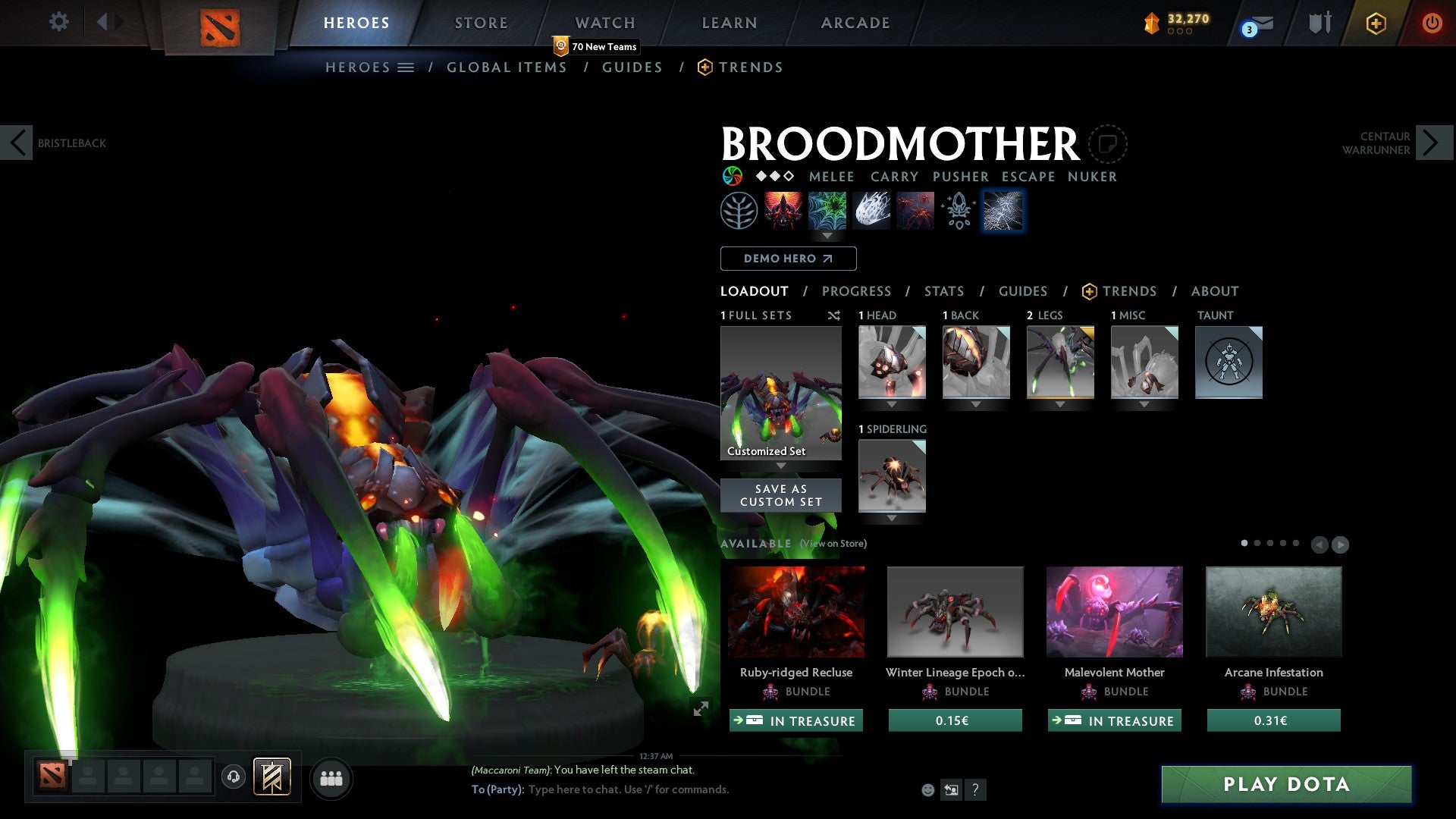Open the Heroes hamburger menu
The width and height of the screenshot is (1456, 819).
(x=405, y=67)
